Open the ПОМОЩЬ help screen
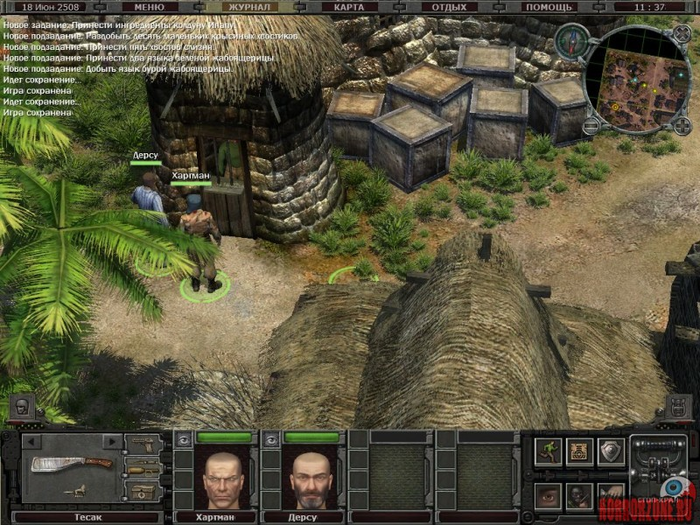The width and height of the screenshot is (700, 525). [549, 6]
